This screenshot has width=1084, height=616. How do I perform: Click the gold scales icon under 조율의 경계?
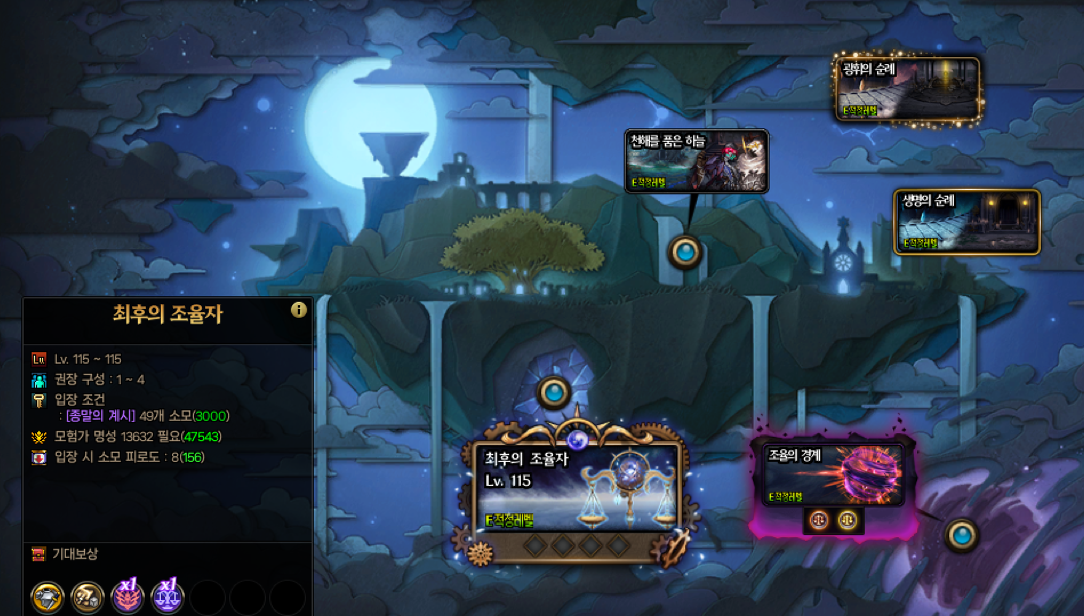tap(847, 520)
